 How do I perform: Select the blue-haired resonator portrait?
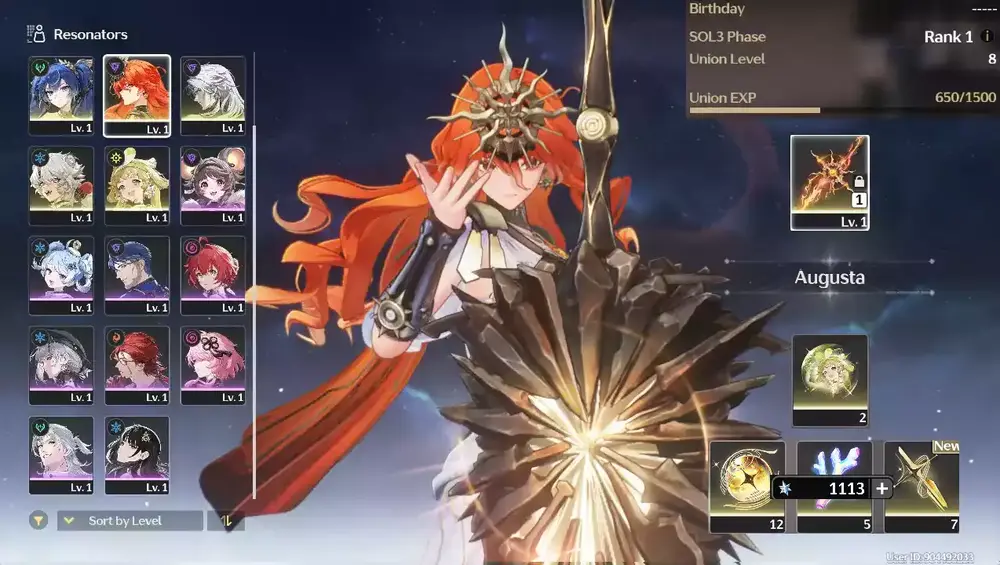pyautogui.click(x=61, y=95)
